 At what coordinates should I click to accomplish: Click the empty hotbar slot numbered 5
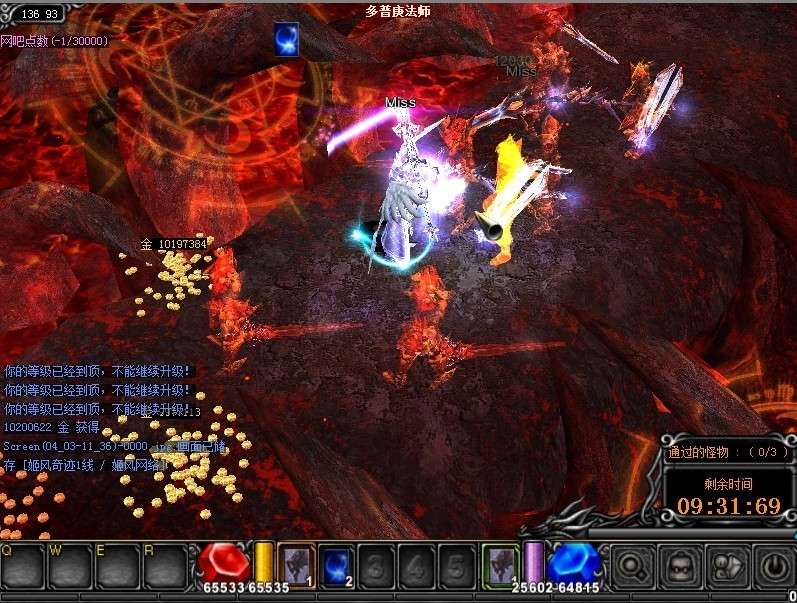point(457,564)
